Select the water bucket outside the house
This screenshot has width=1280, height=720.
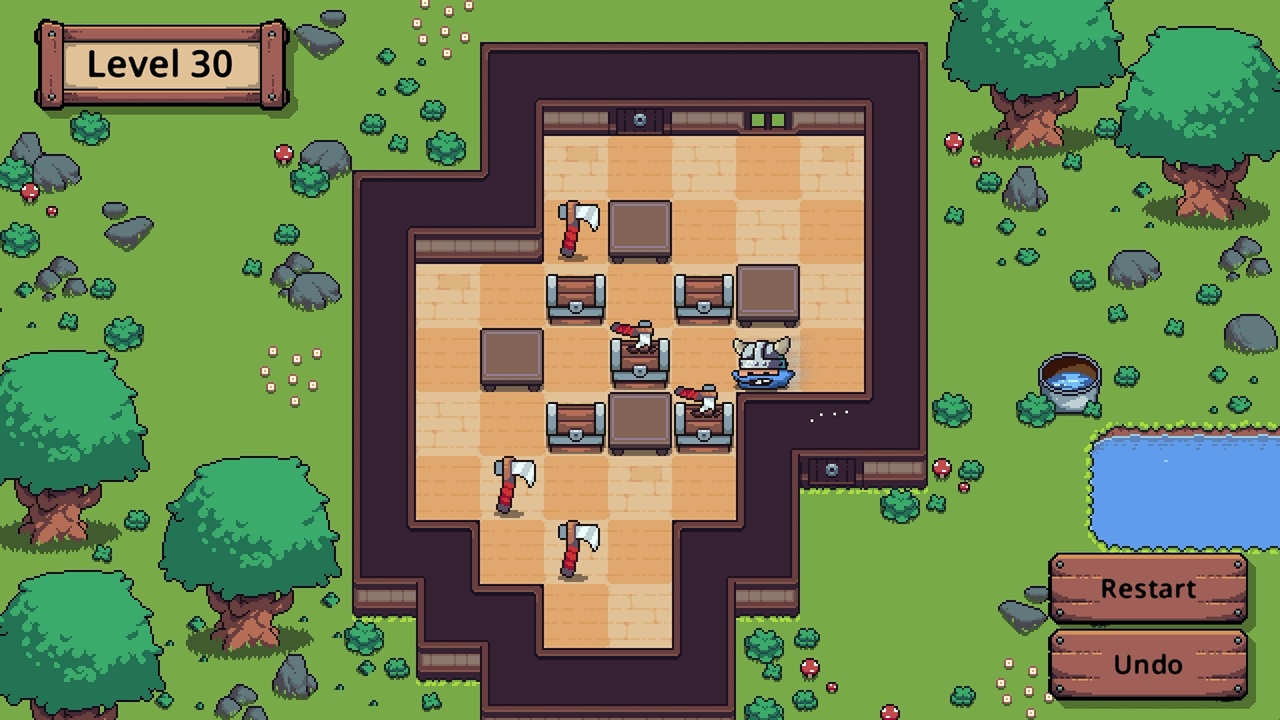(x=1069, y=380)
